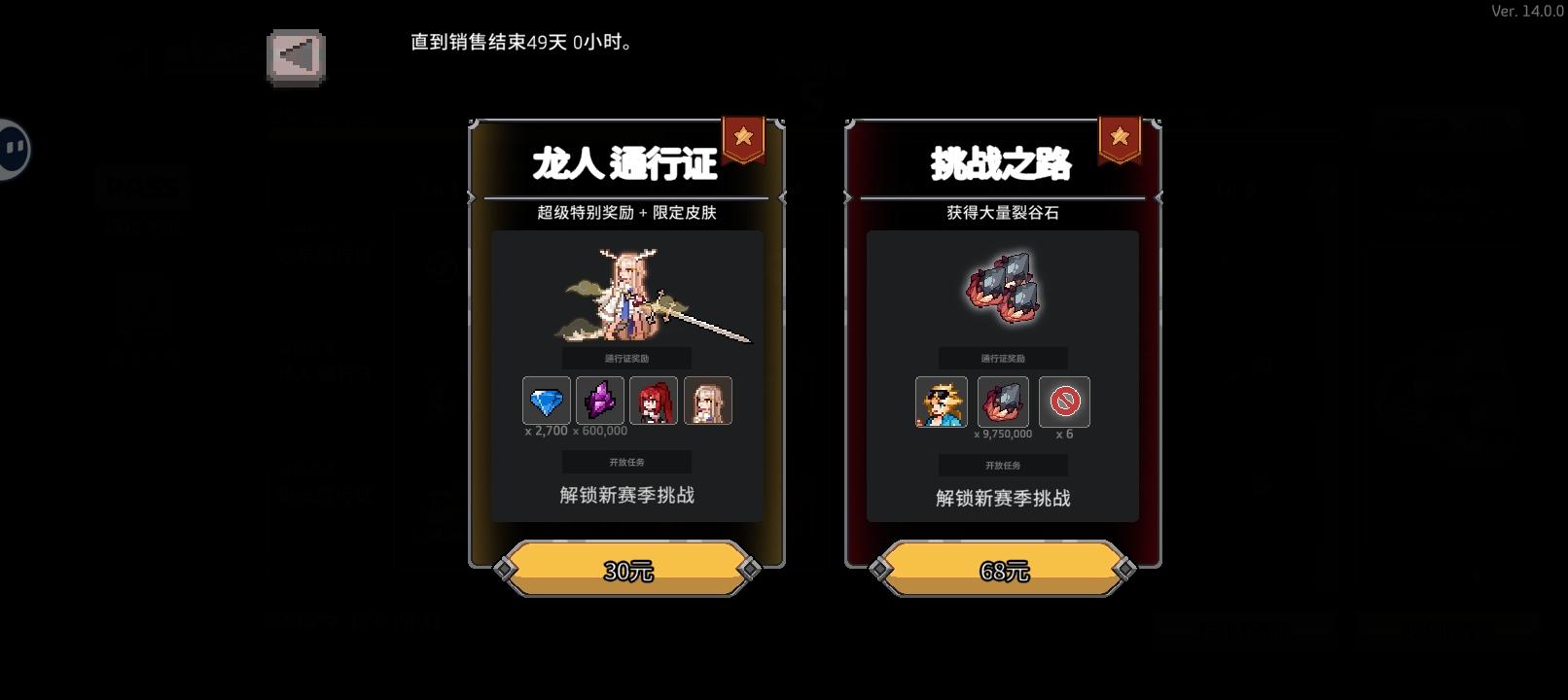Open 开放任务 on the 挑战之路 card
Image resolution: width=1568 pixels, height=700 pixels.
click(1002, 465)
